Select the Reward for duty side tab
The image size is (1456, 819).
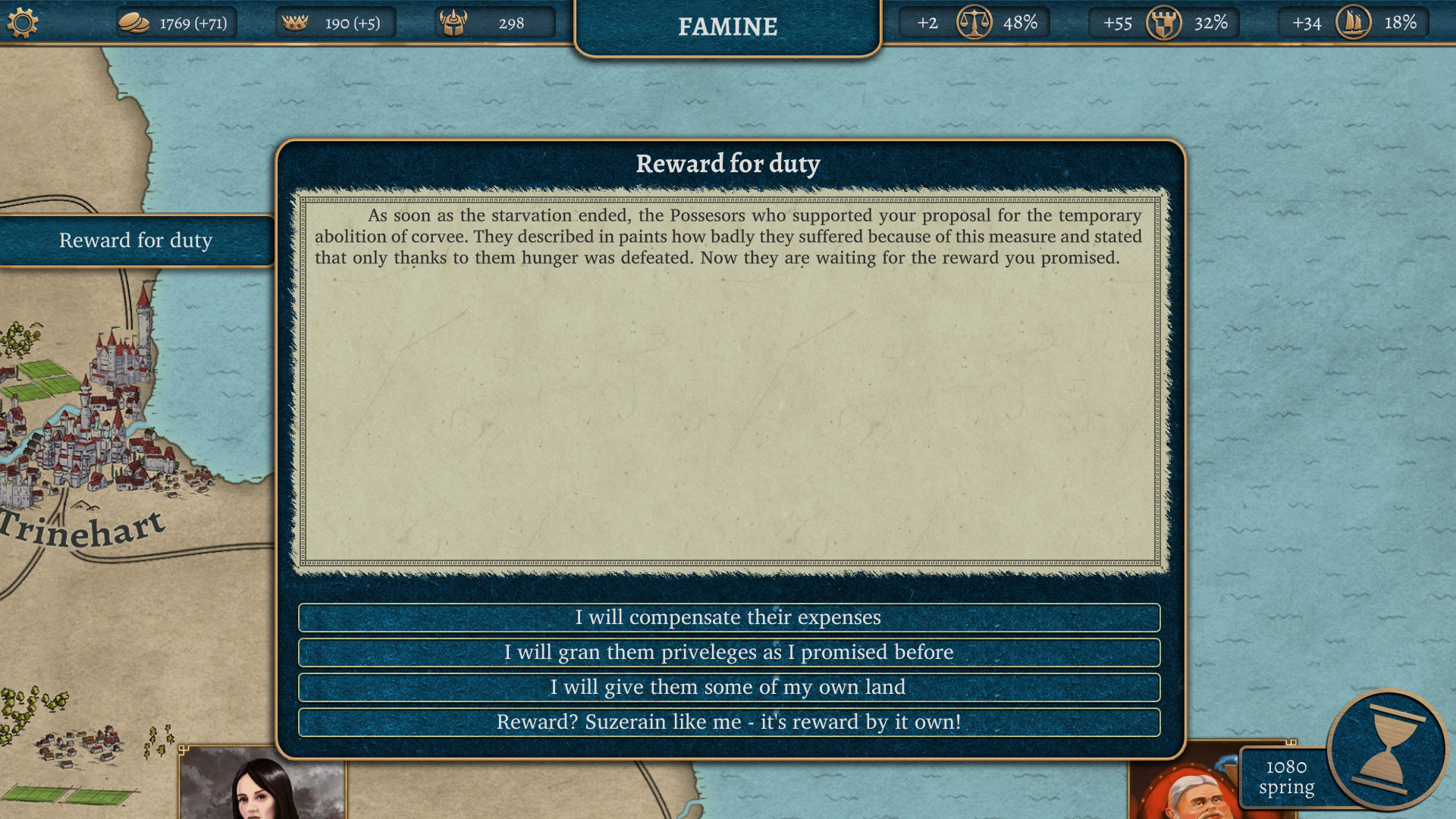click(135, 240)
